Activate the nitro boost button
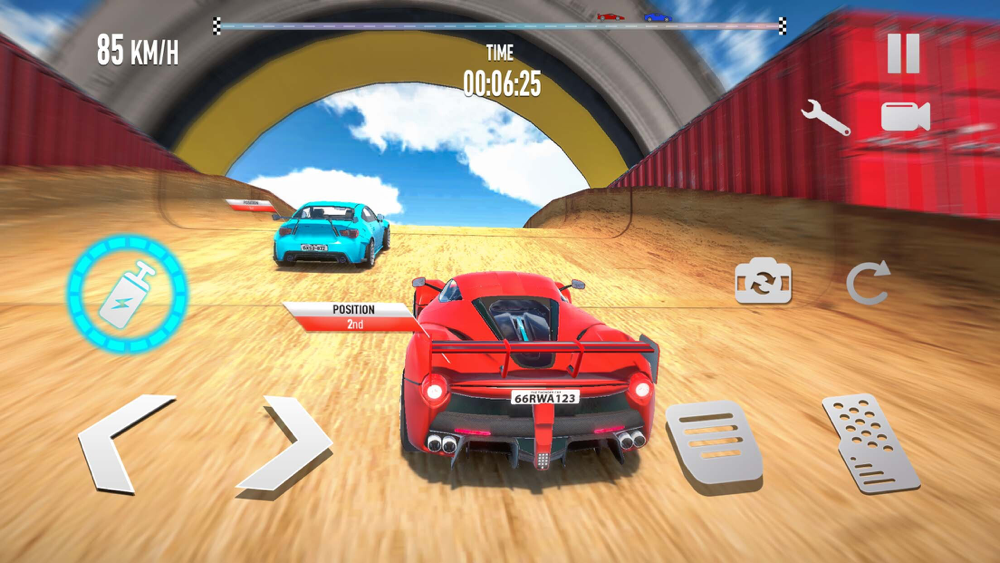The height and width of the screenshot is (563, 1000). tap(127, 294)
